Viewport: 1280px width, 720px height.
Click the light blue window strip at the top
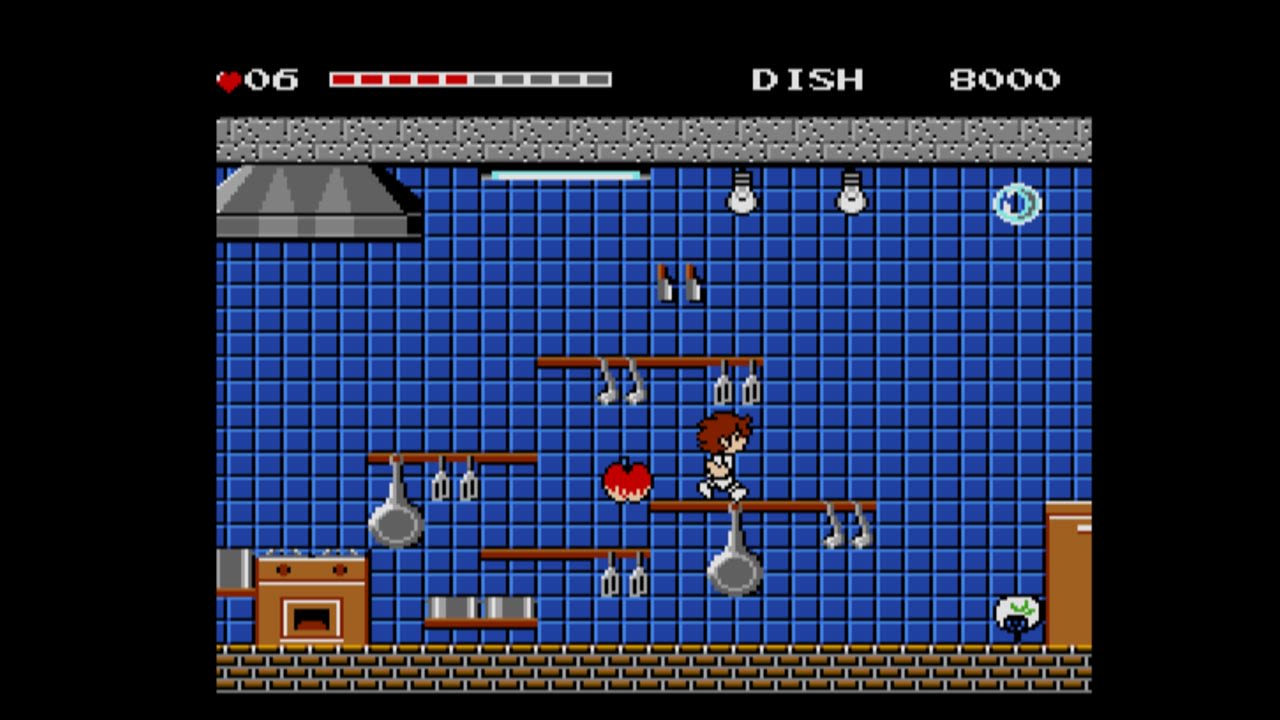coord(565,175)
